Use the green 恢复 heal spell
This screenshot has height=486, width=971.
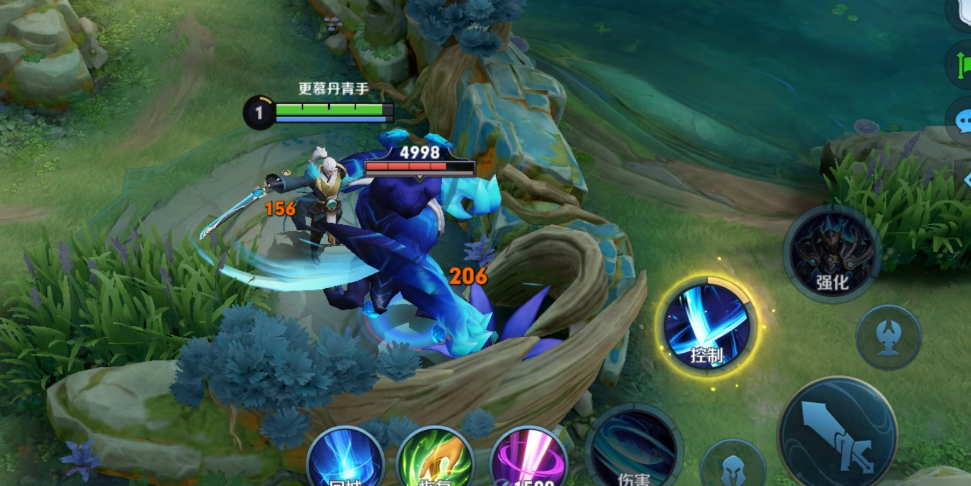click(x=435, y=460)
